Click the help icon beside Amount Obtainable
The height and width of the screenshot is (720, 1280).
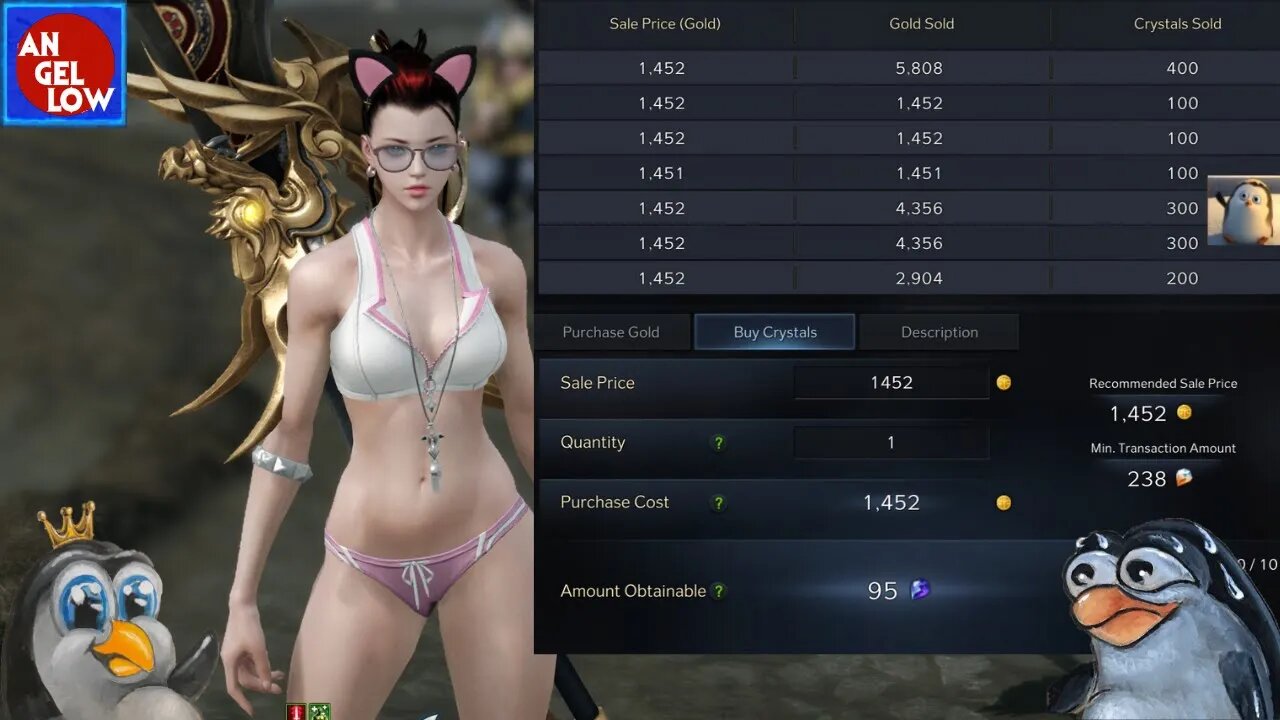coord(718,591)
